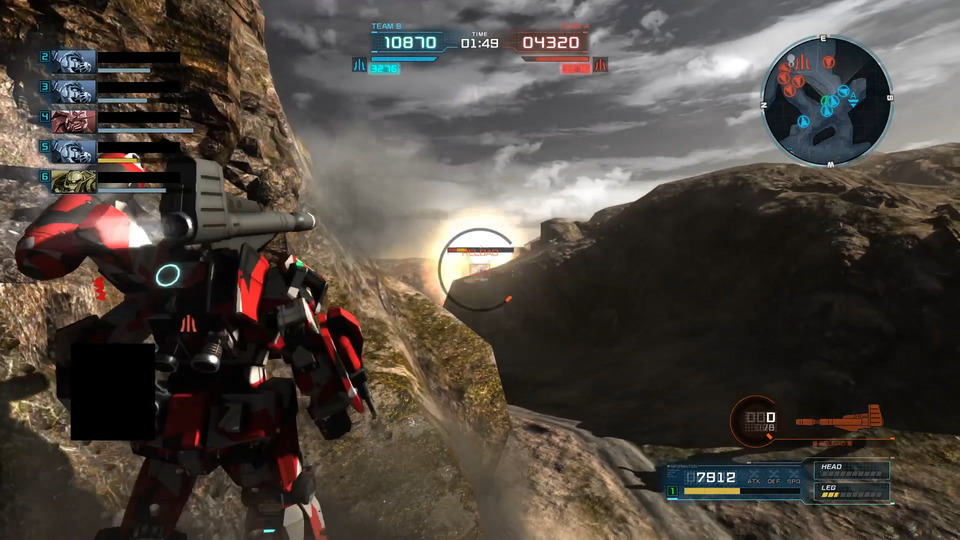
Task: Select teammate 6's green Zaku portrait
Action: coord(73,181)
